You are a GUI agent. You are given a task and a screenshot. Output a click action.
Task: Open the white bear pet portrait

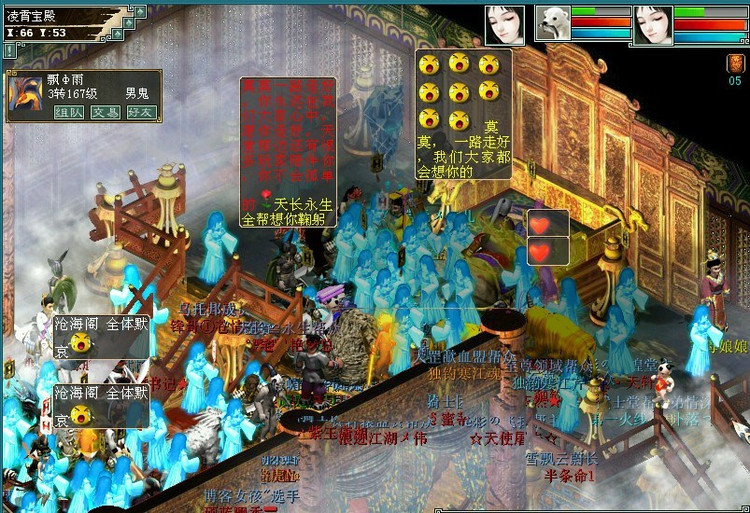pos(552,23)
